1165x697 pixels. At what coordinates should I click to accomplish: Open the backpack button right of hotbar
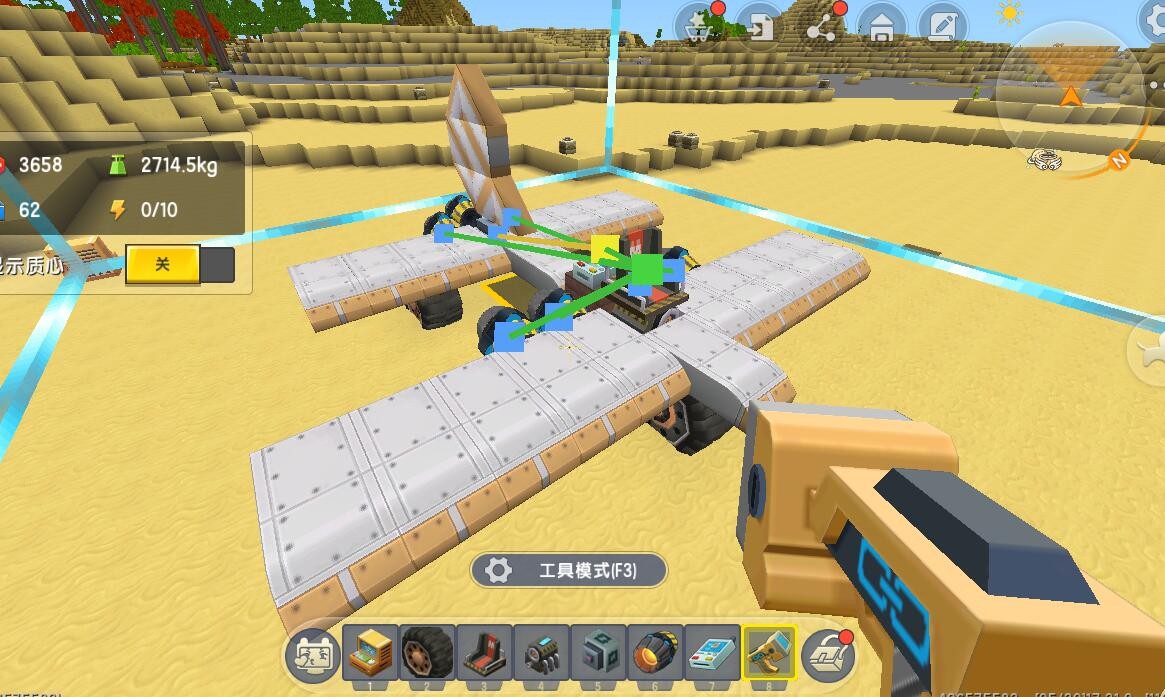828,655
